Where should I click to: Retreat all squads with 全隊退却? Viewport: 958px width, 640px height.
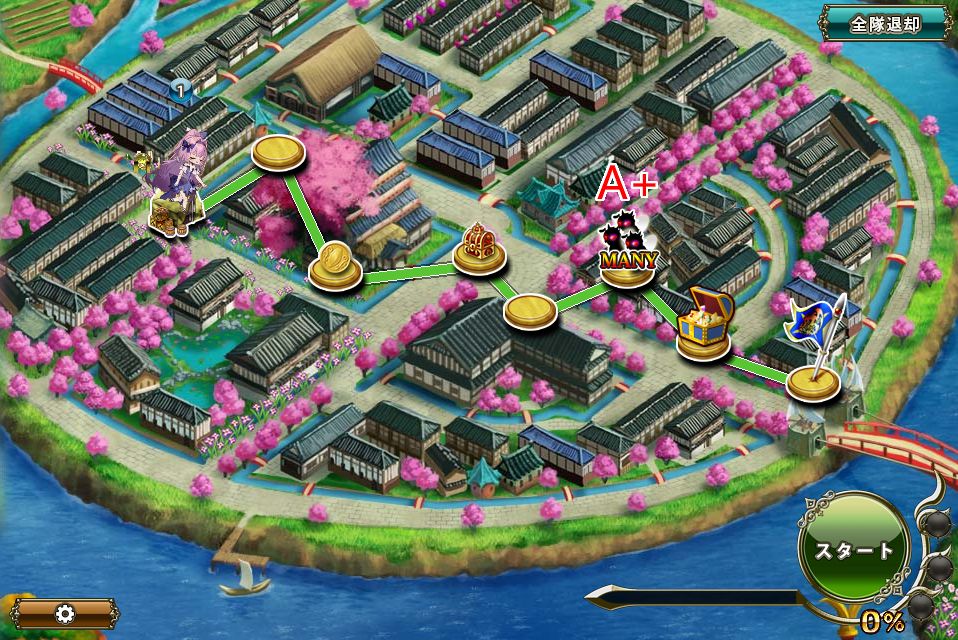click(884, 22)
